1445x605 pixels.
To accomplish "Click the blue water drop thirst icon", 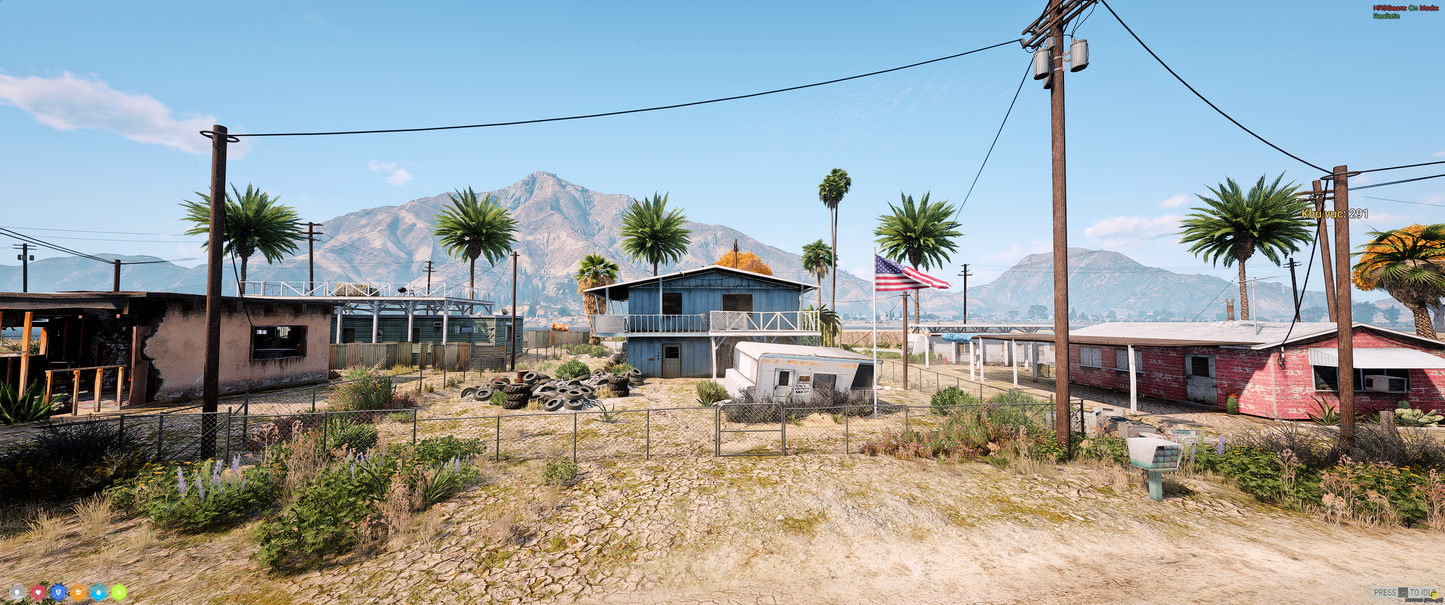I will tap(98, 592).
